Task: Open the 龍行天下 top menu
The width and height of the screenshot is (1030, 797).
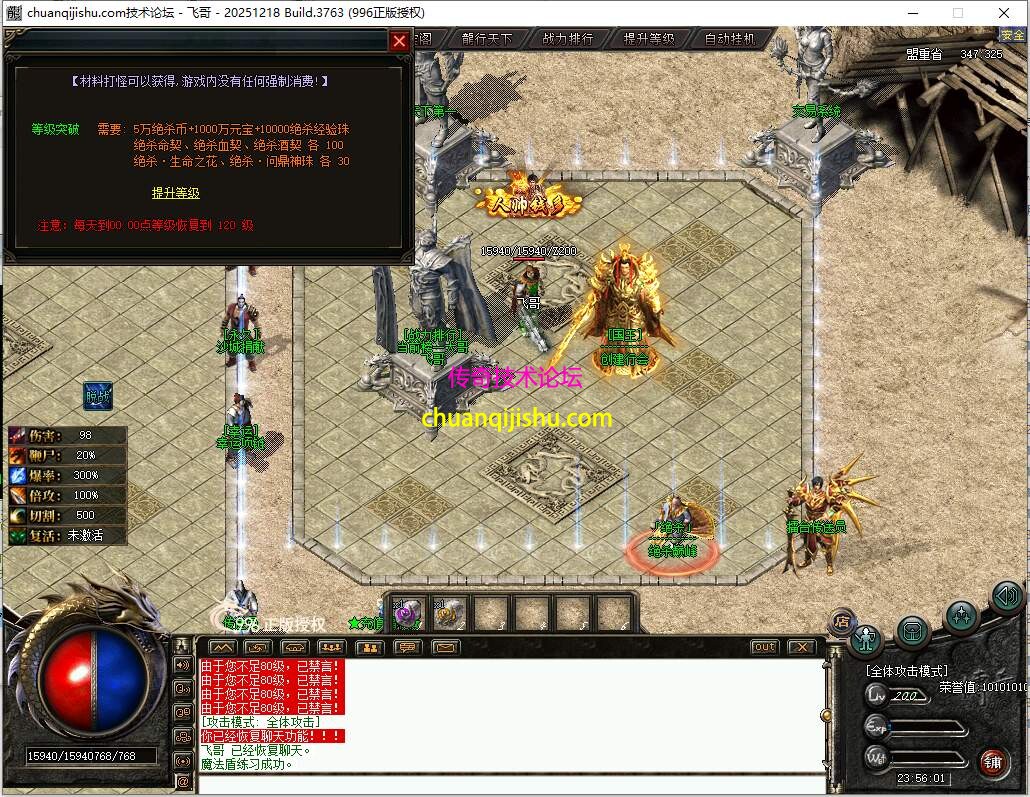Action: (487, 39)
